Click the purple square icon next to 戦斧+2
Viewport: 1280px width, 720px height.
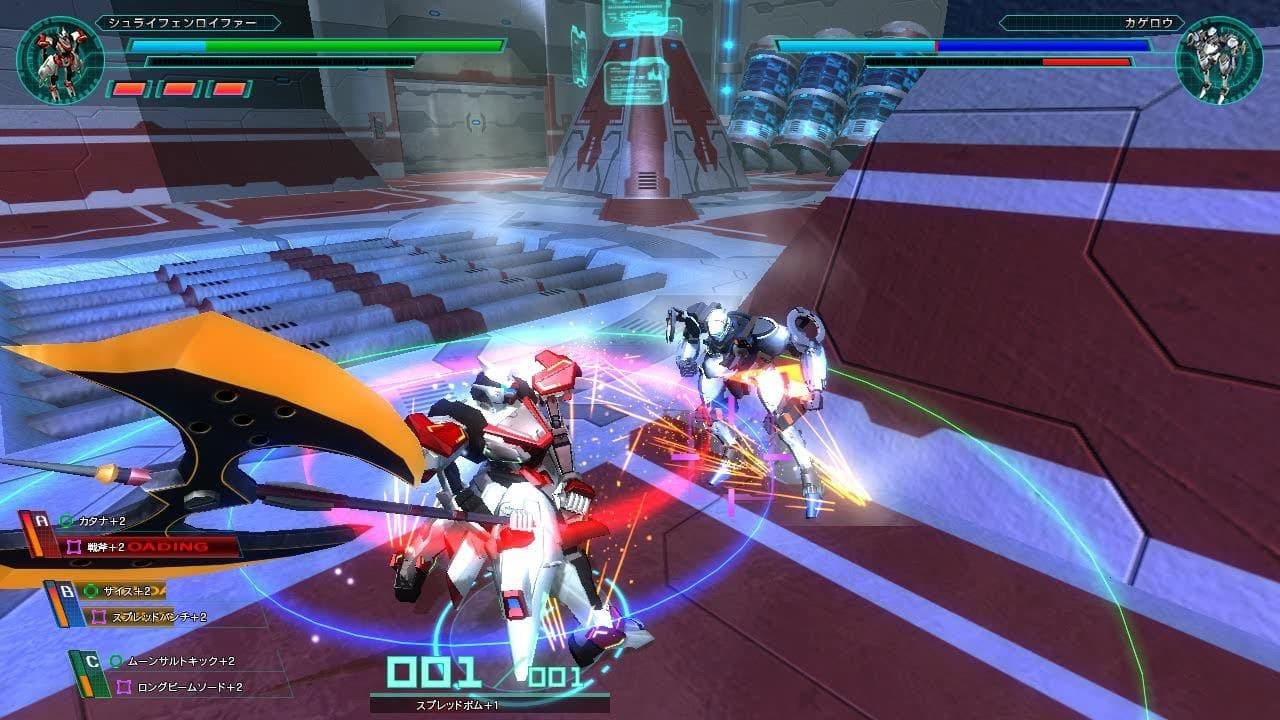74,546
